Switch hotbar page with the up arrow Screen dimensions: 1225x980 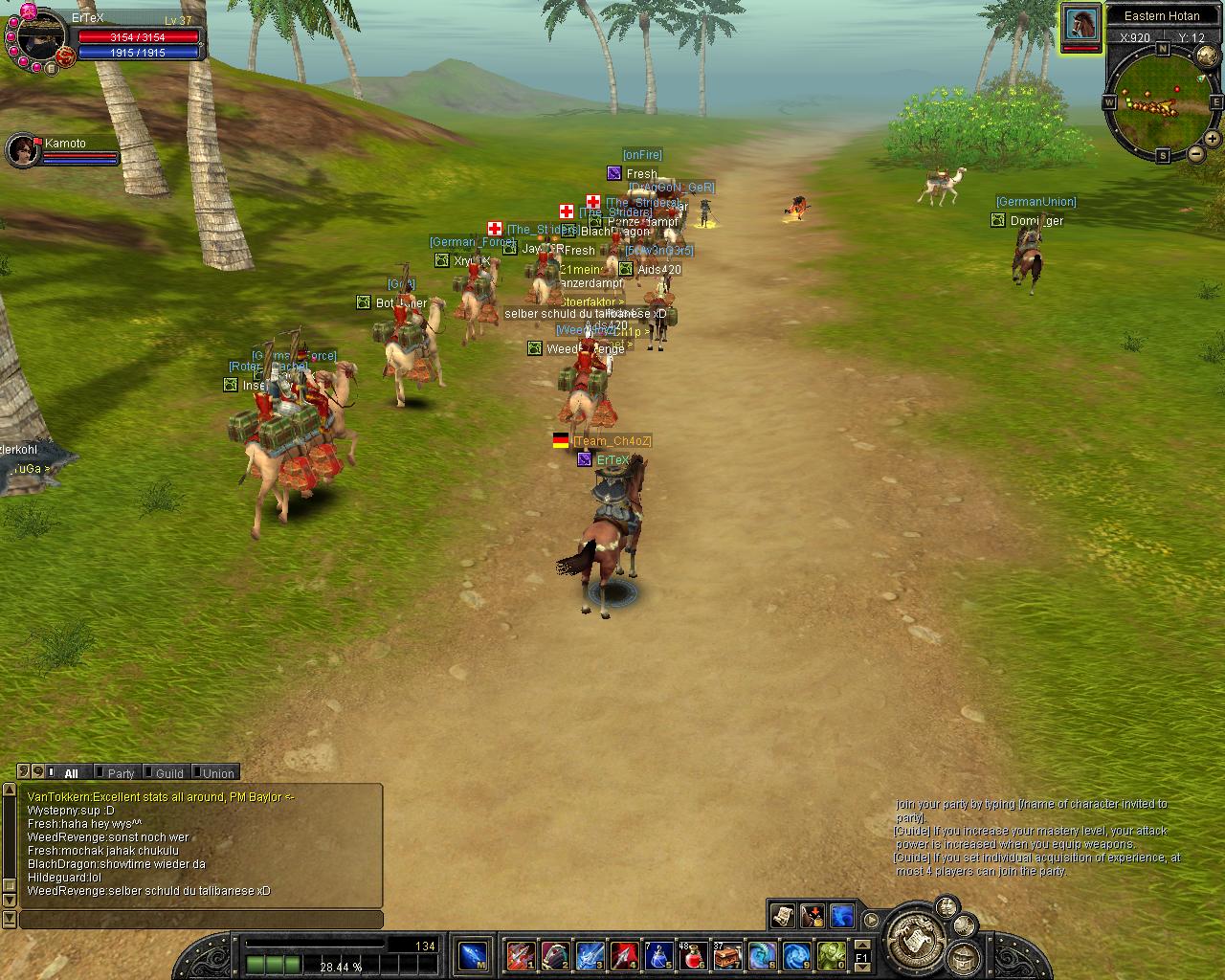pos(861,945)
